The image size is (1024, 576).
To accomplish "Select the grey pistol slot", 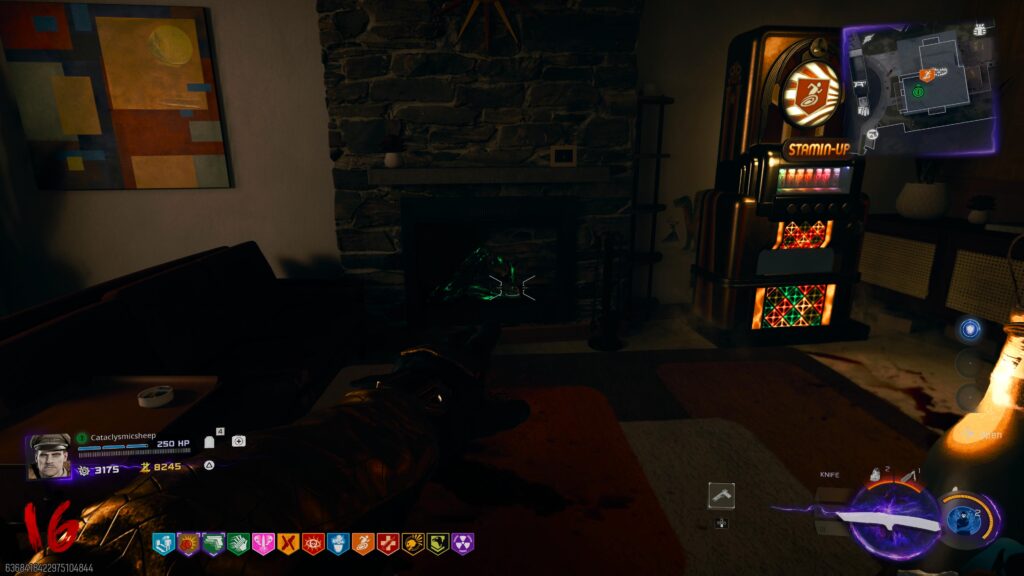I will (721, 494).
